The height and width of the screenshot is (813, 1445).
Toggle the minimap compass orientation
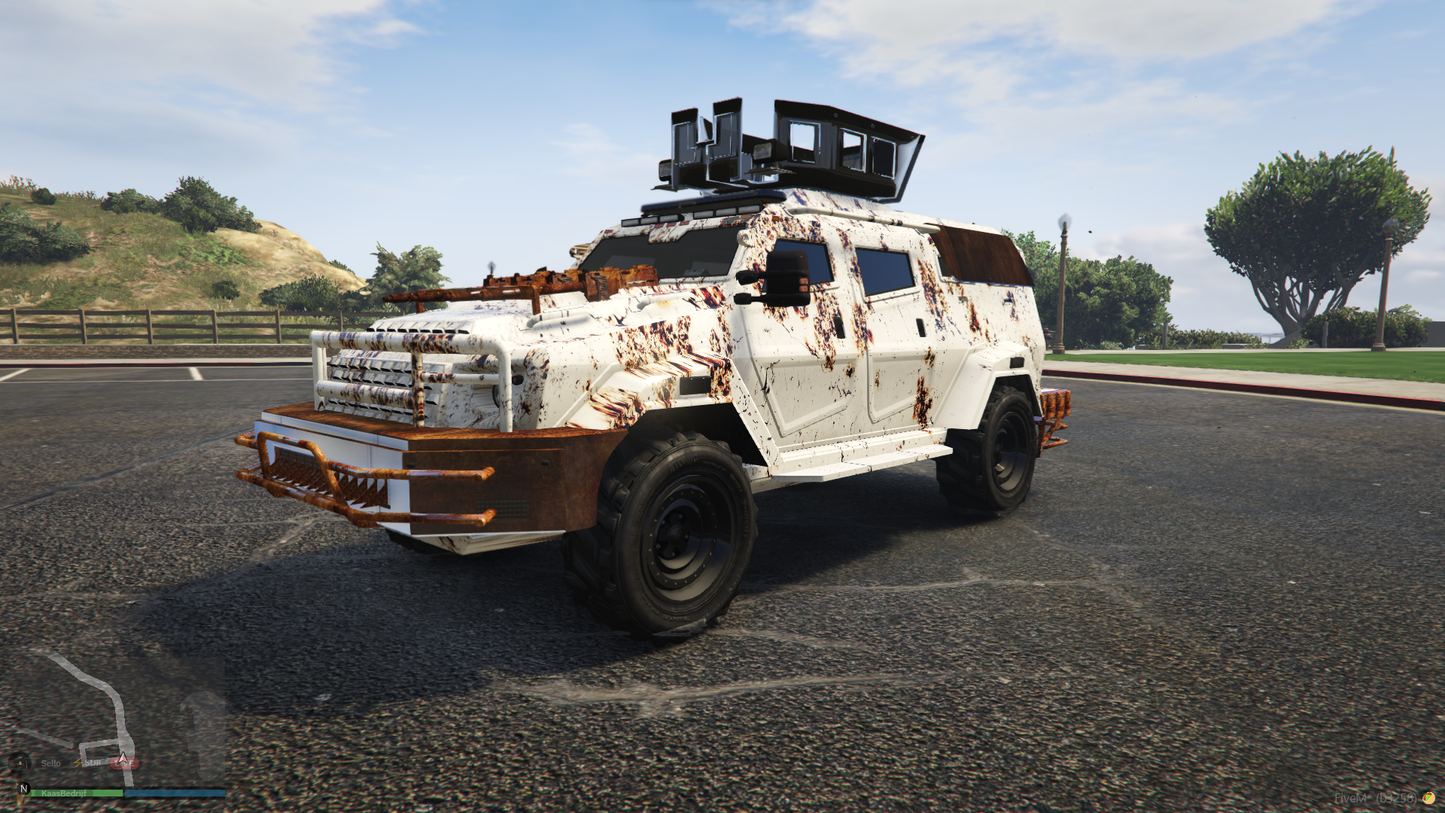coord(24,789)
